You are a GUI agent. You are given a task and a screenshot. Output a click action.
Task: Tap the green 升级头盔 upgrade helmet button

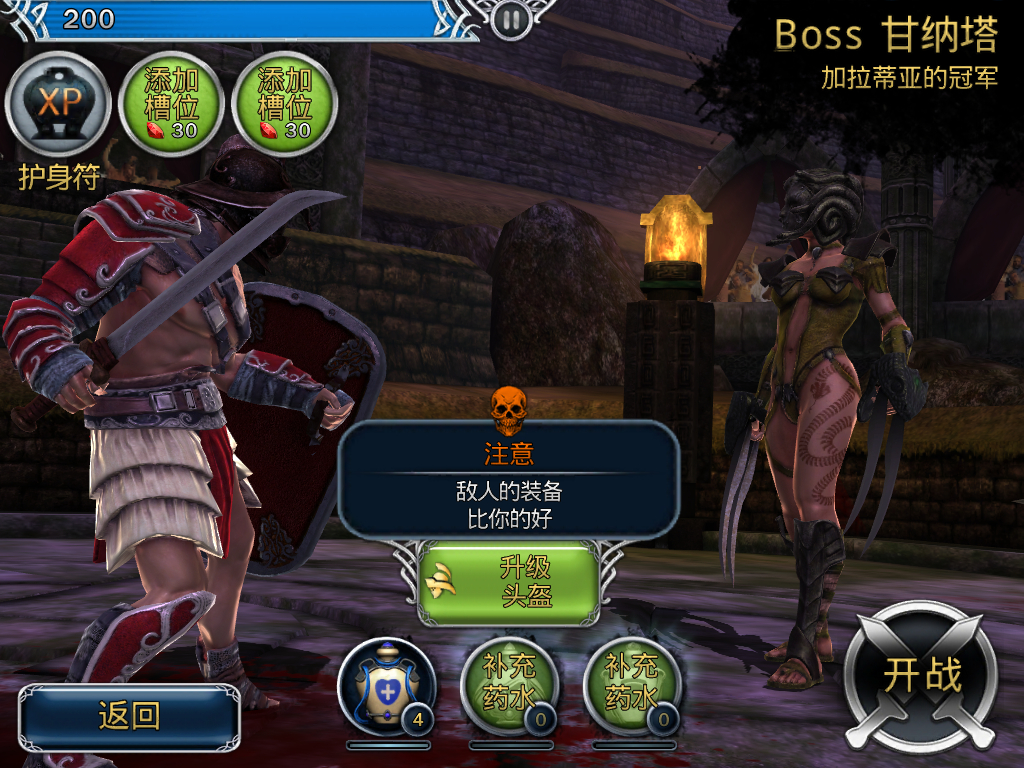(x=508, y=583)
